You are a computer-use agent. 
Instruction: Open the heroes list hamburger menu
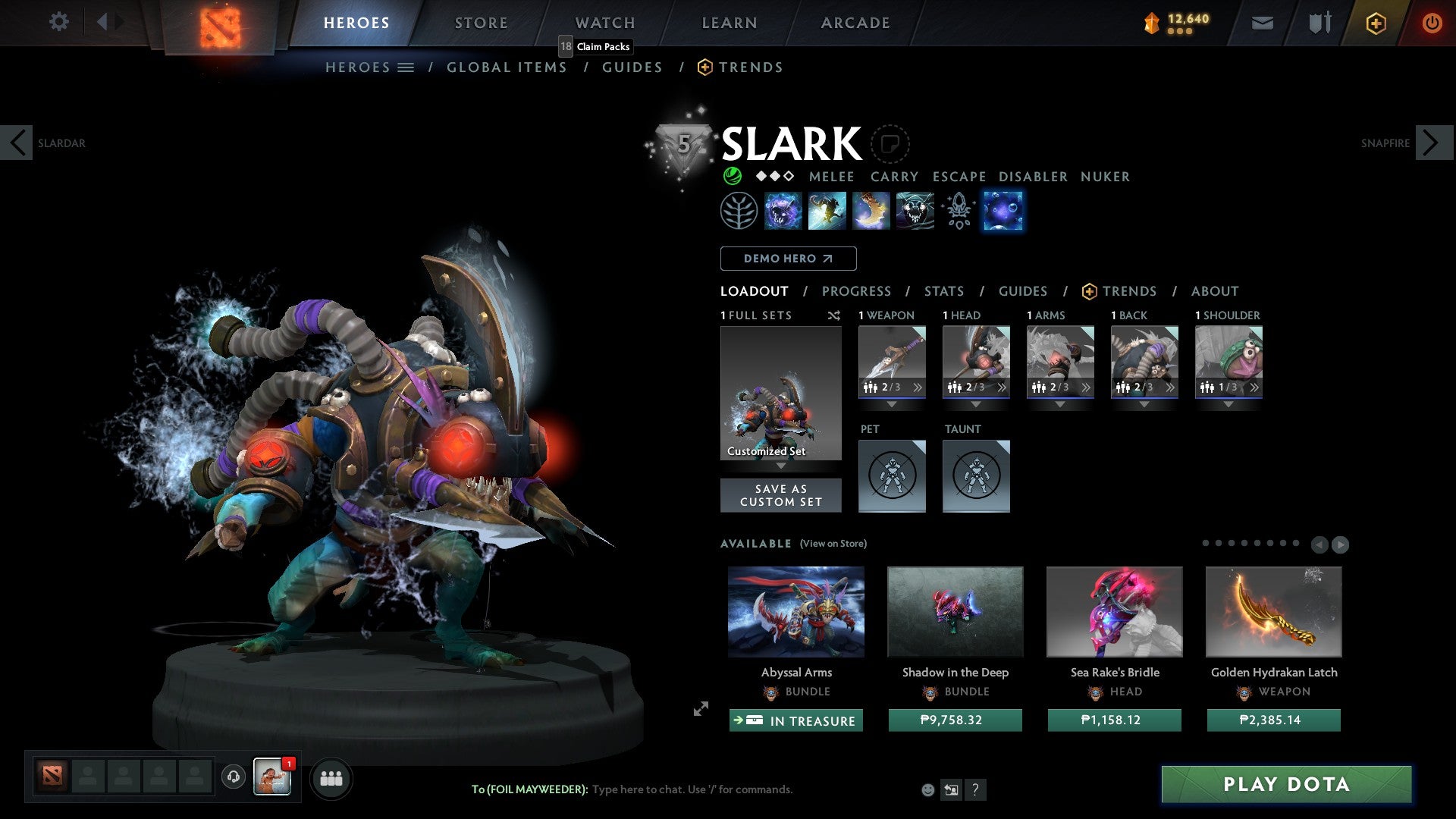point(407,67)
